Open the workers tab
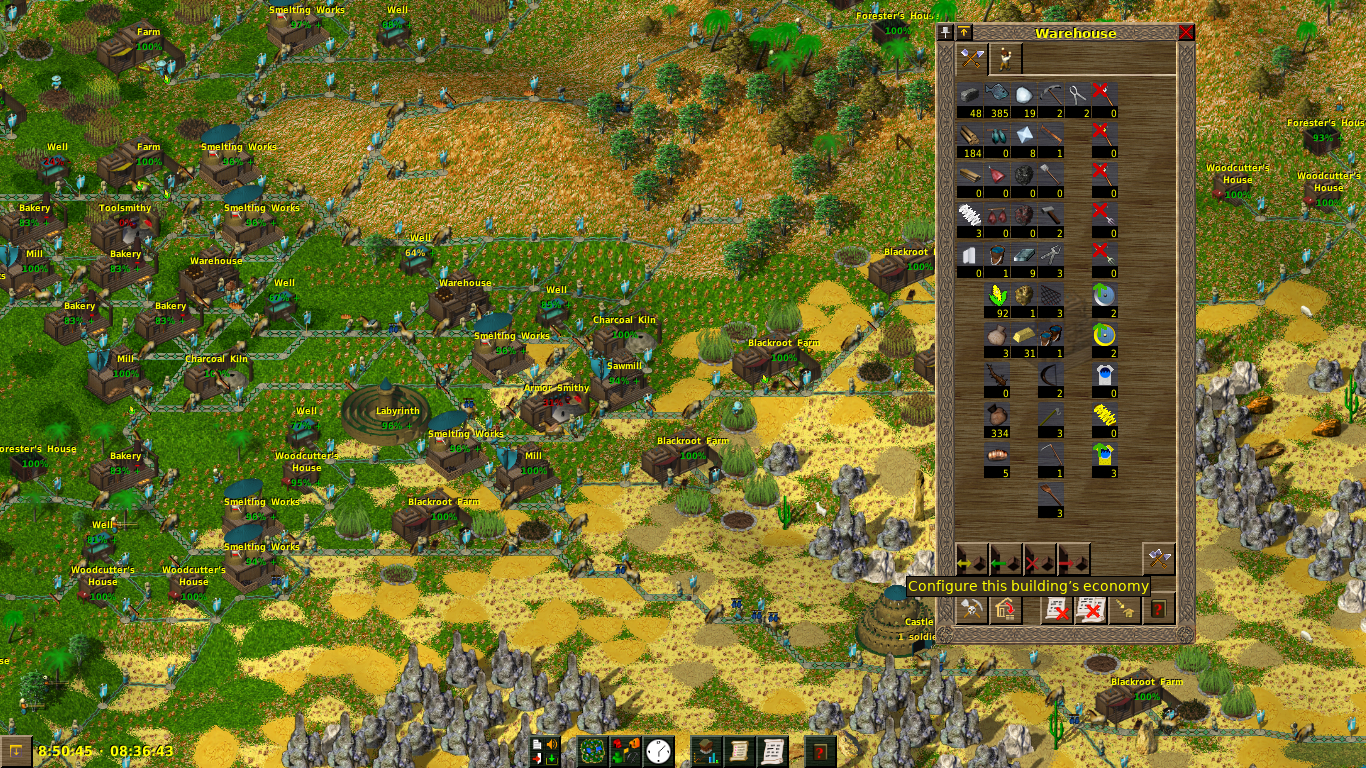Screen dimensions: 1366x768 1005,59
